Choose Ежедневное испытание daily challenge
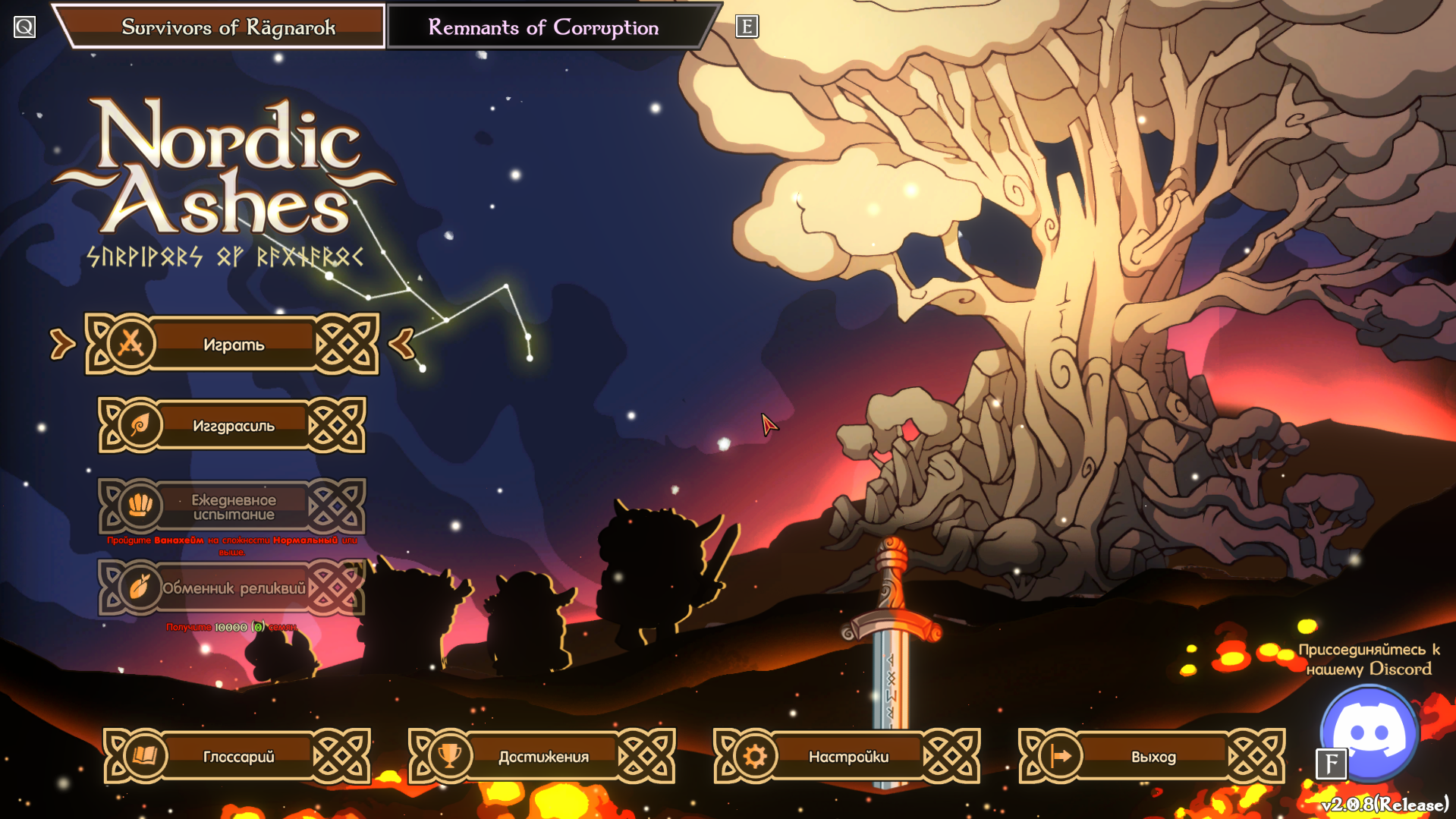The image size is (1456, 819). (x=232, y=507)
